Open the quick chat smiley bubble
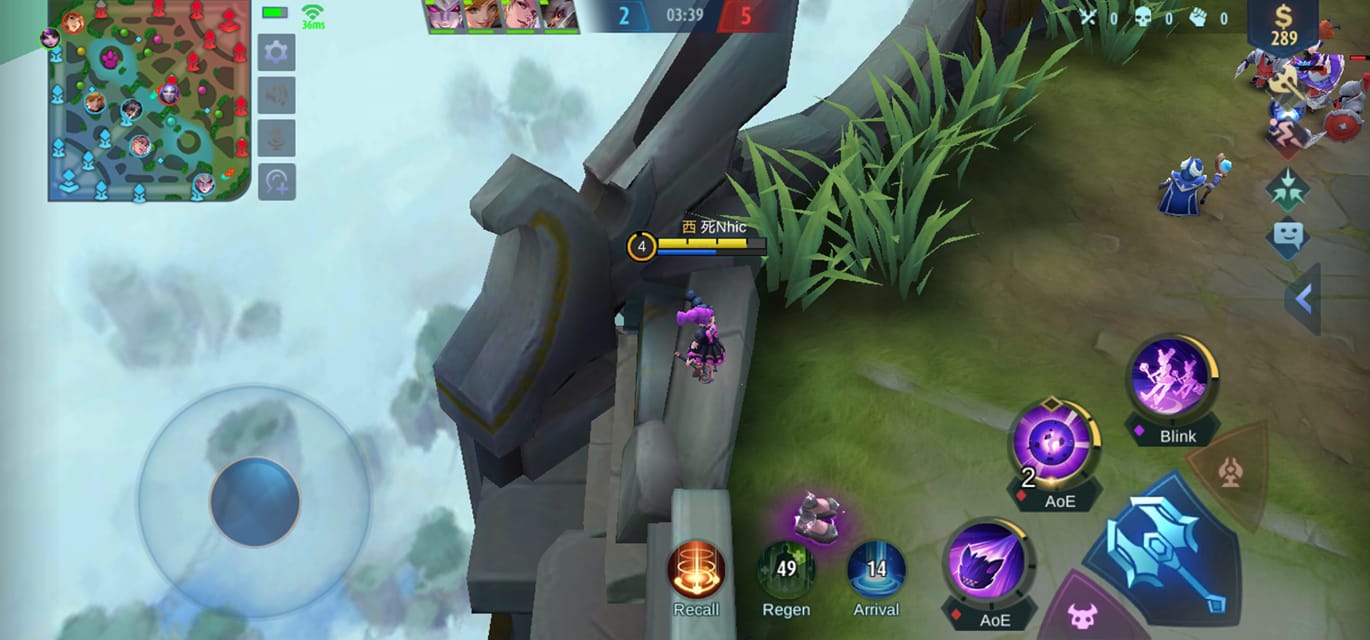The height and width of the screenshot is (640, 1370). coord(1287,237)
